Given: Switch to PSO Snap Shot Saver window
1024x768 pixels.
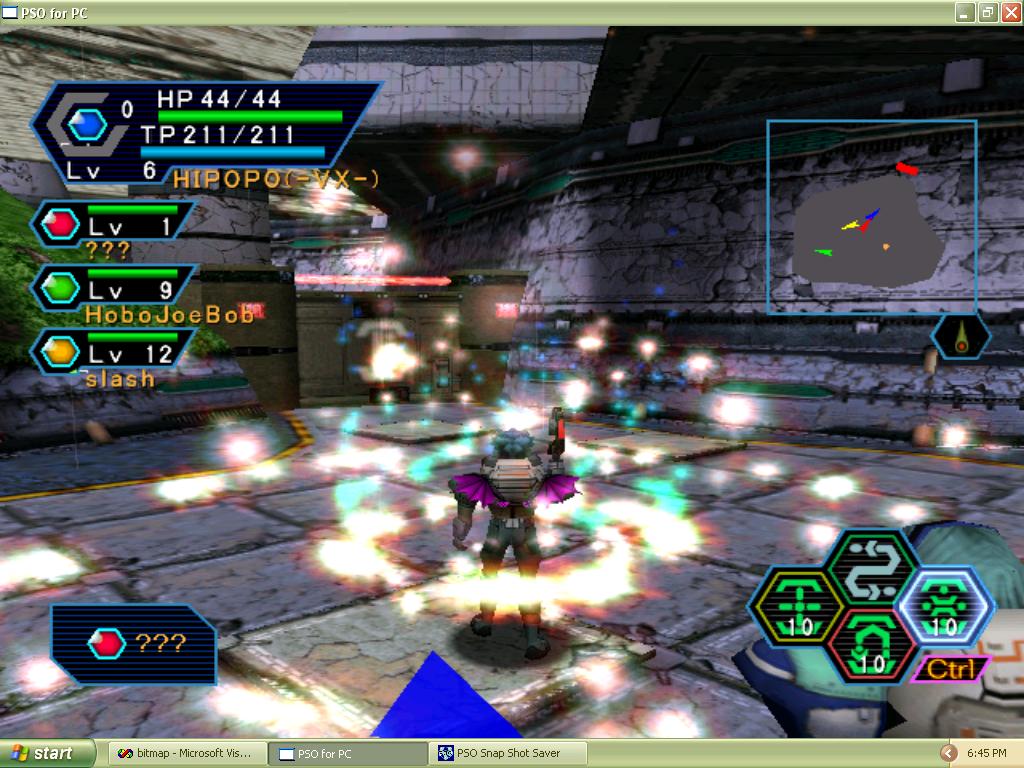Looking at the screenshot, I should point(509,753).
